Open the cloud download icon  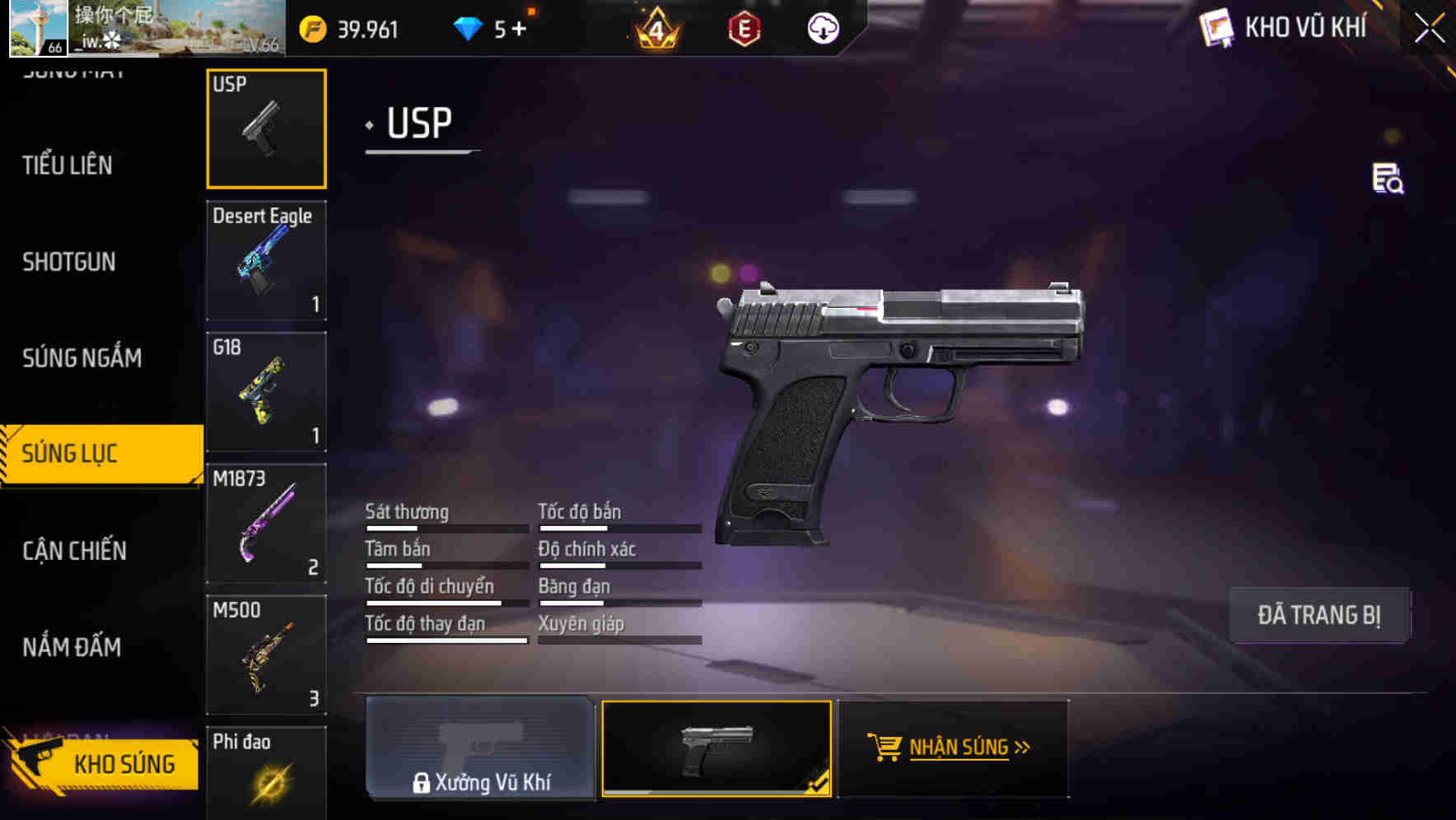(x=822, y=30)
